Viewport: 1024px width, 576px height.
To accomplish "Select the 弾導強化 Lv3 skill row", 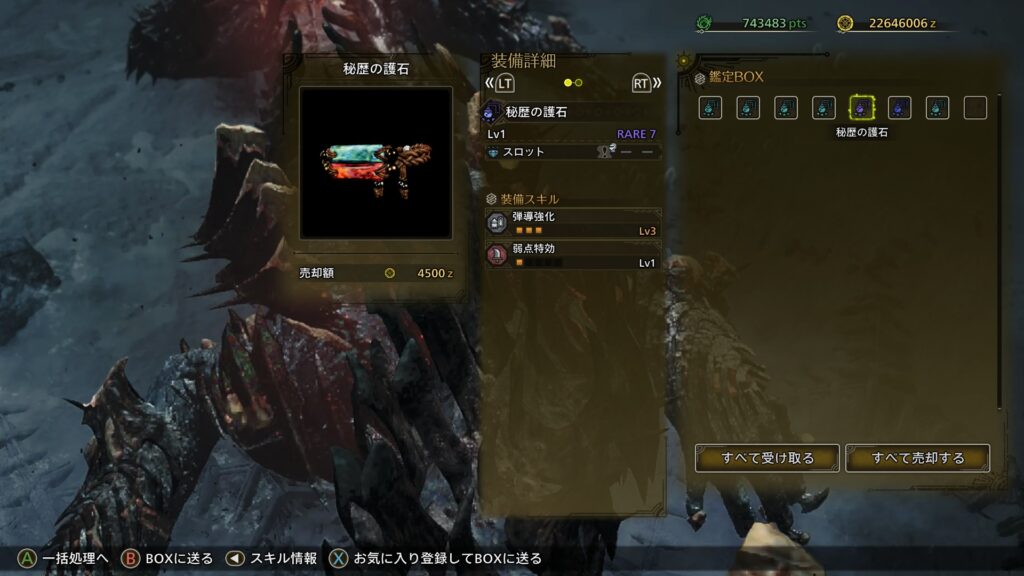I will (573, 223).
